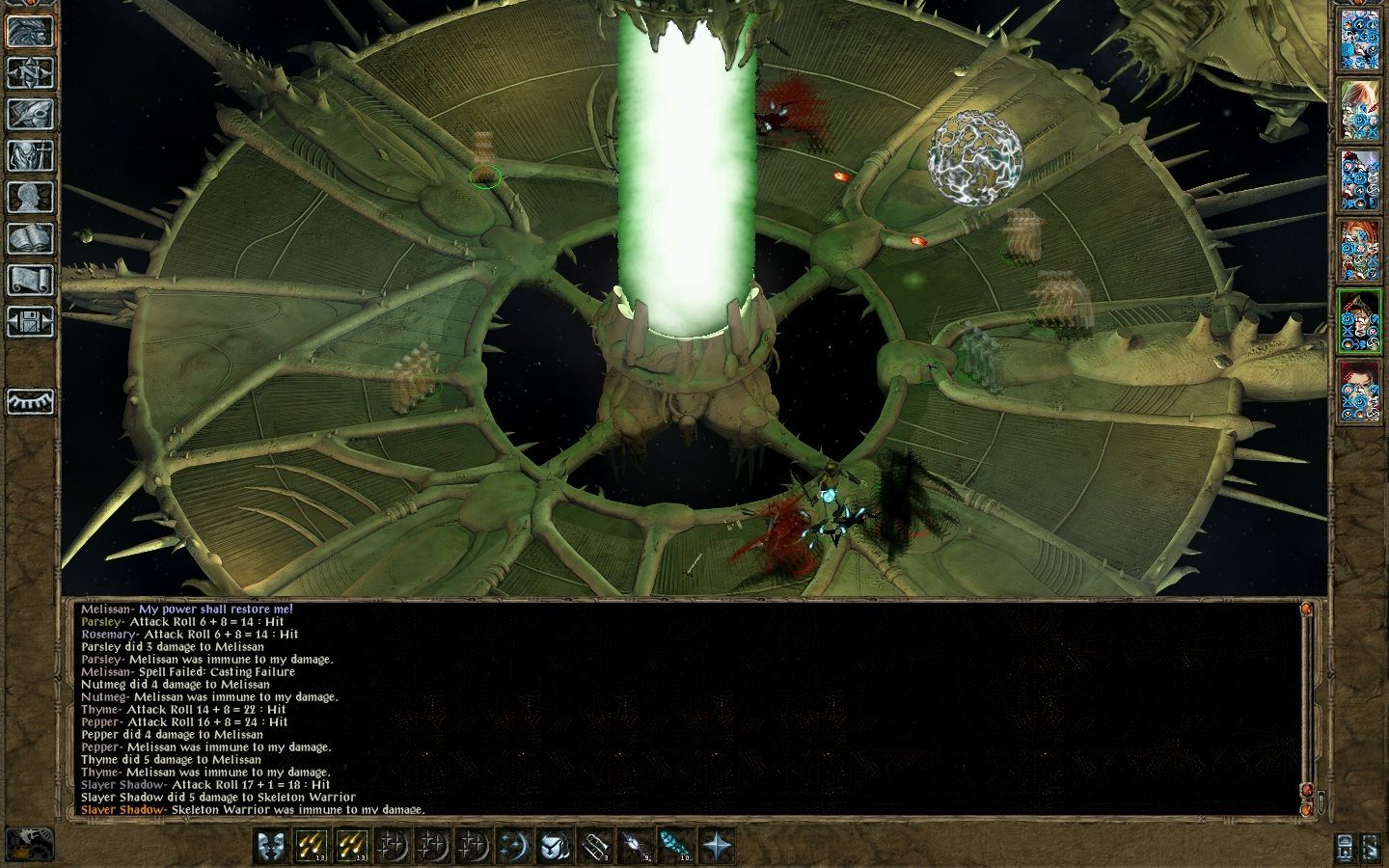Select the green-highlighted party portrait
1389x868 pixels.
click(1359, 320)
